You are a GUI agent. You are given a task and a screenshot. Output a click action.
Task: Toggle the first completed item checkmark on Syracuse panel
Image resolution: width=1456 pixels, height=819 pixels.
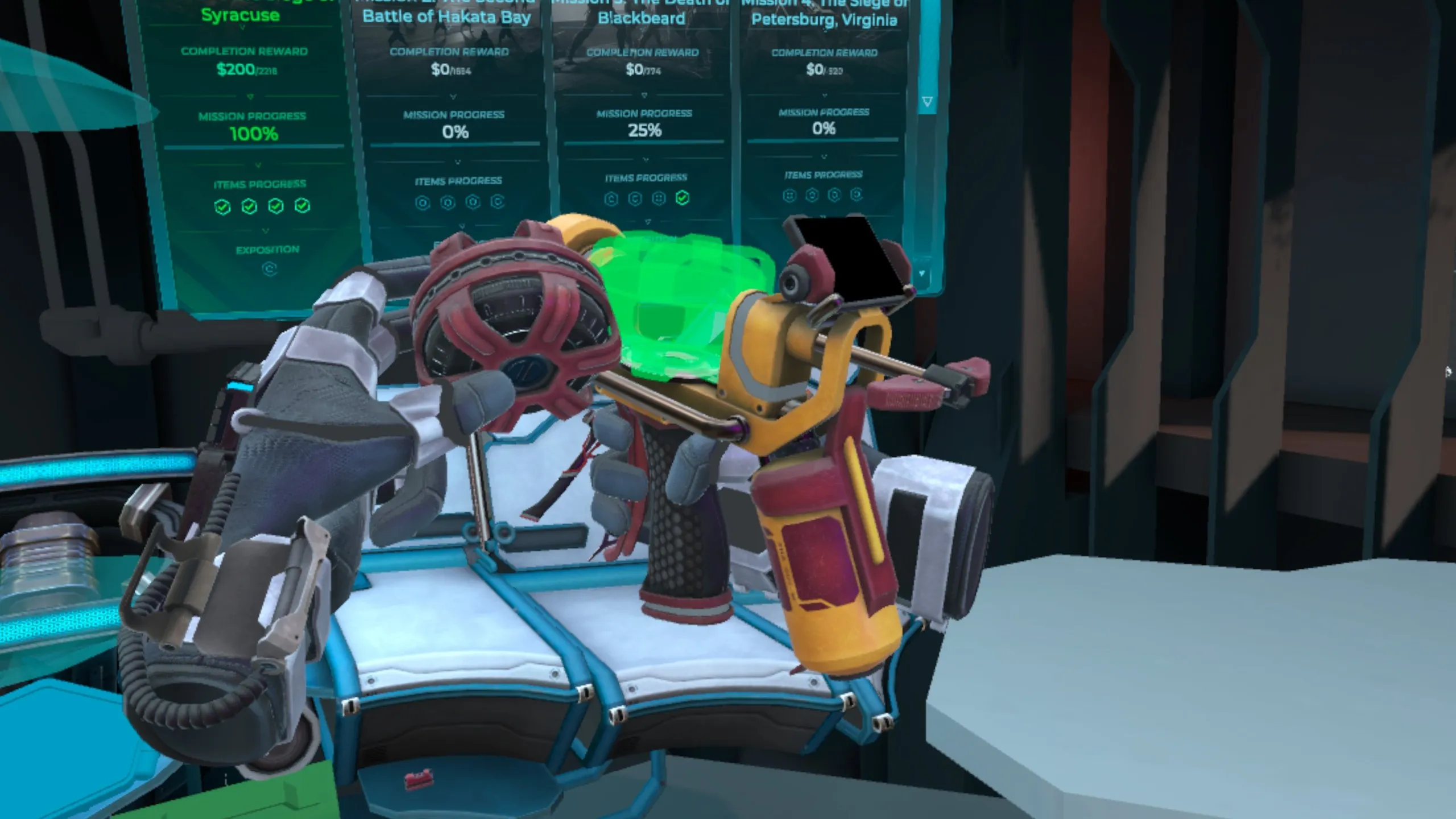(222, 206)
